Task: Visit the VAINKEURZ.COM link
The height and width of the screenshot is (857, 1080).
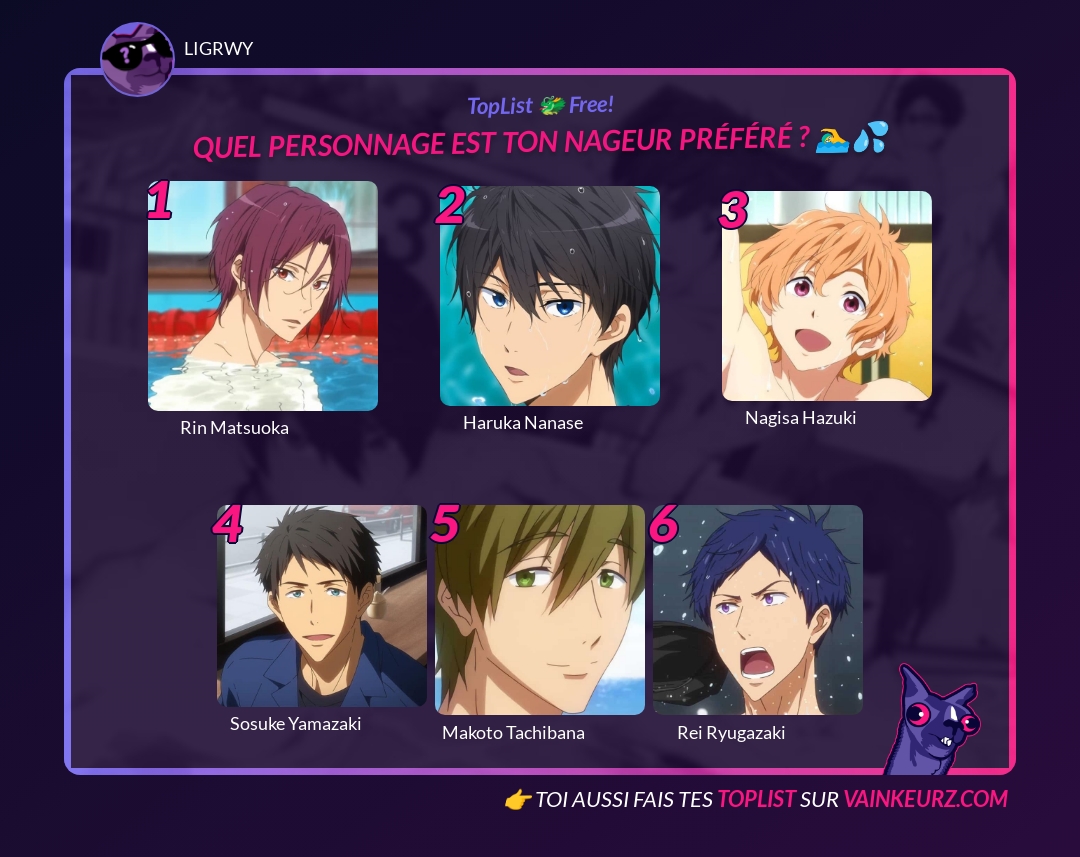Action: pos(925,799)
